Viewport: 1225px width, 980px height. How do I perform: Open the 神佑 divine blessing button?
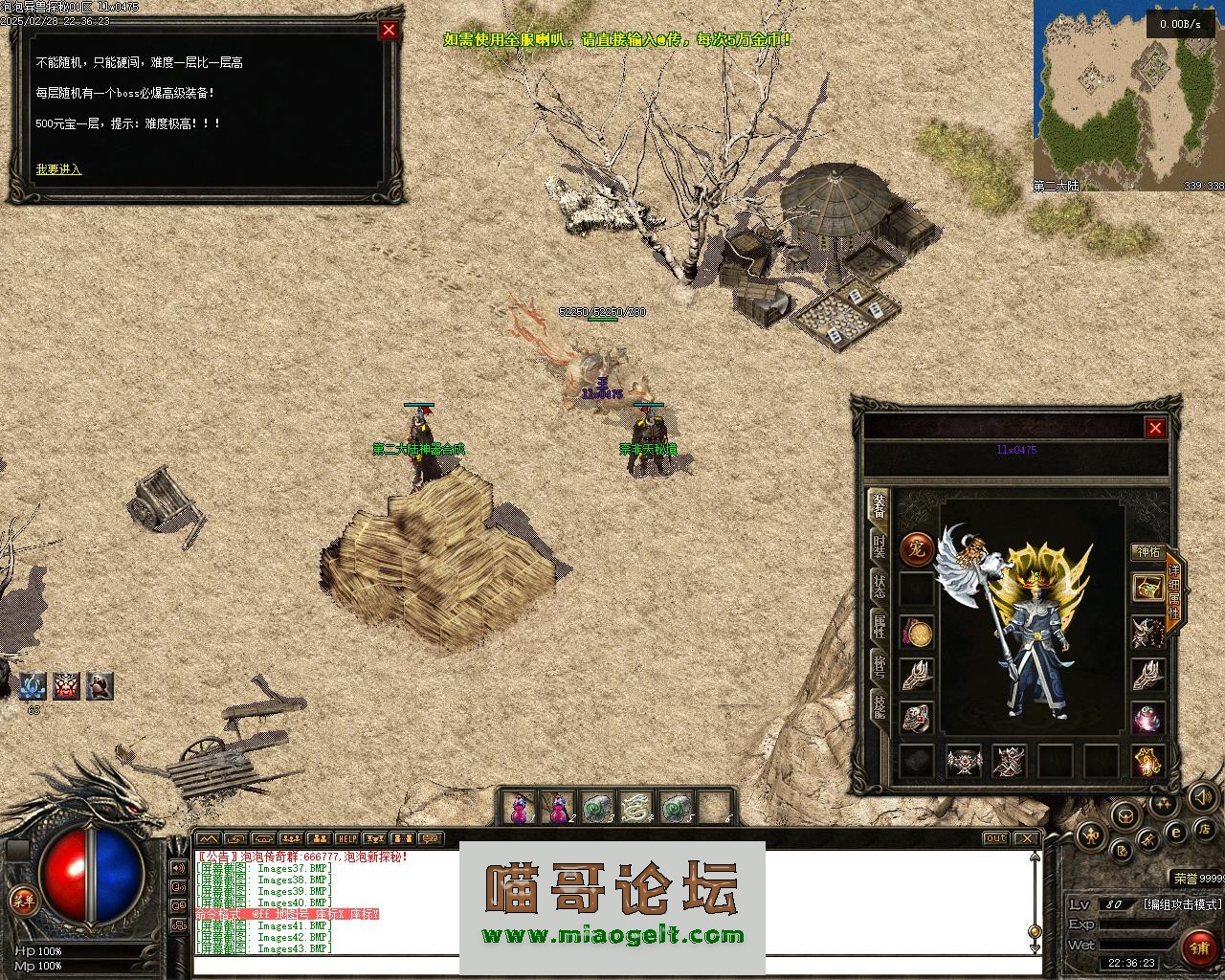pos(1147,552)
